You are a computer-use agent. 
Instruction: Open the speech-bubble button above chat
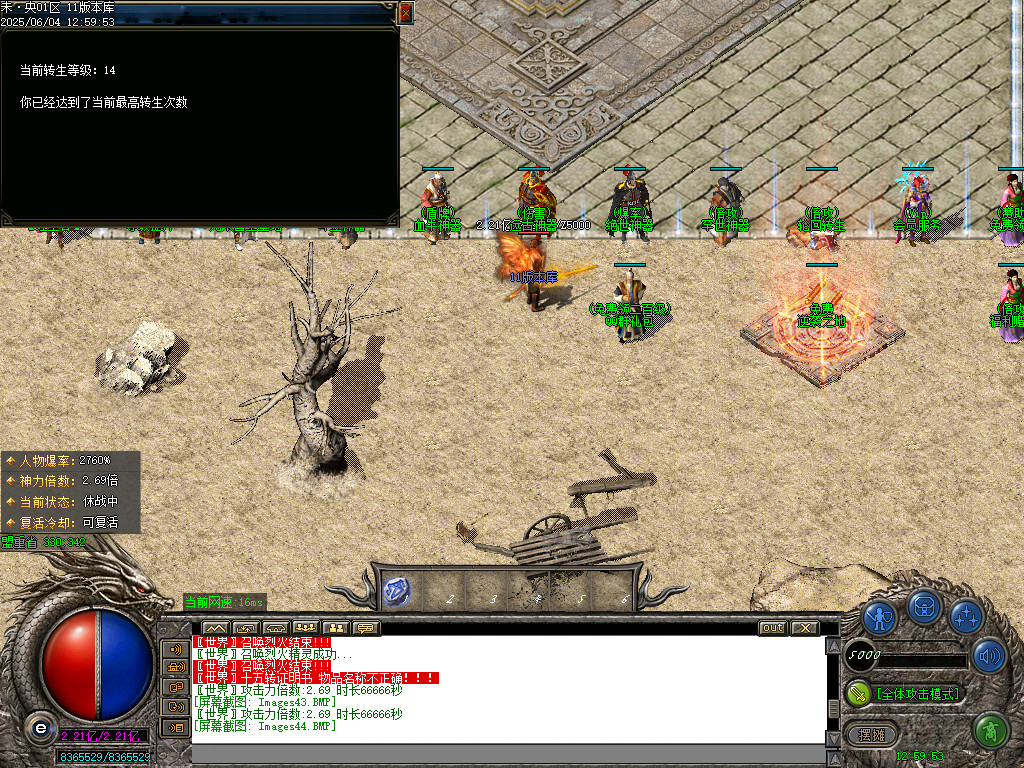[366, 628]
